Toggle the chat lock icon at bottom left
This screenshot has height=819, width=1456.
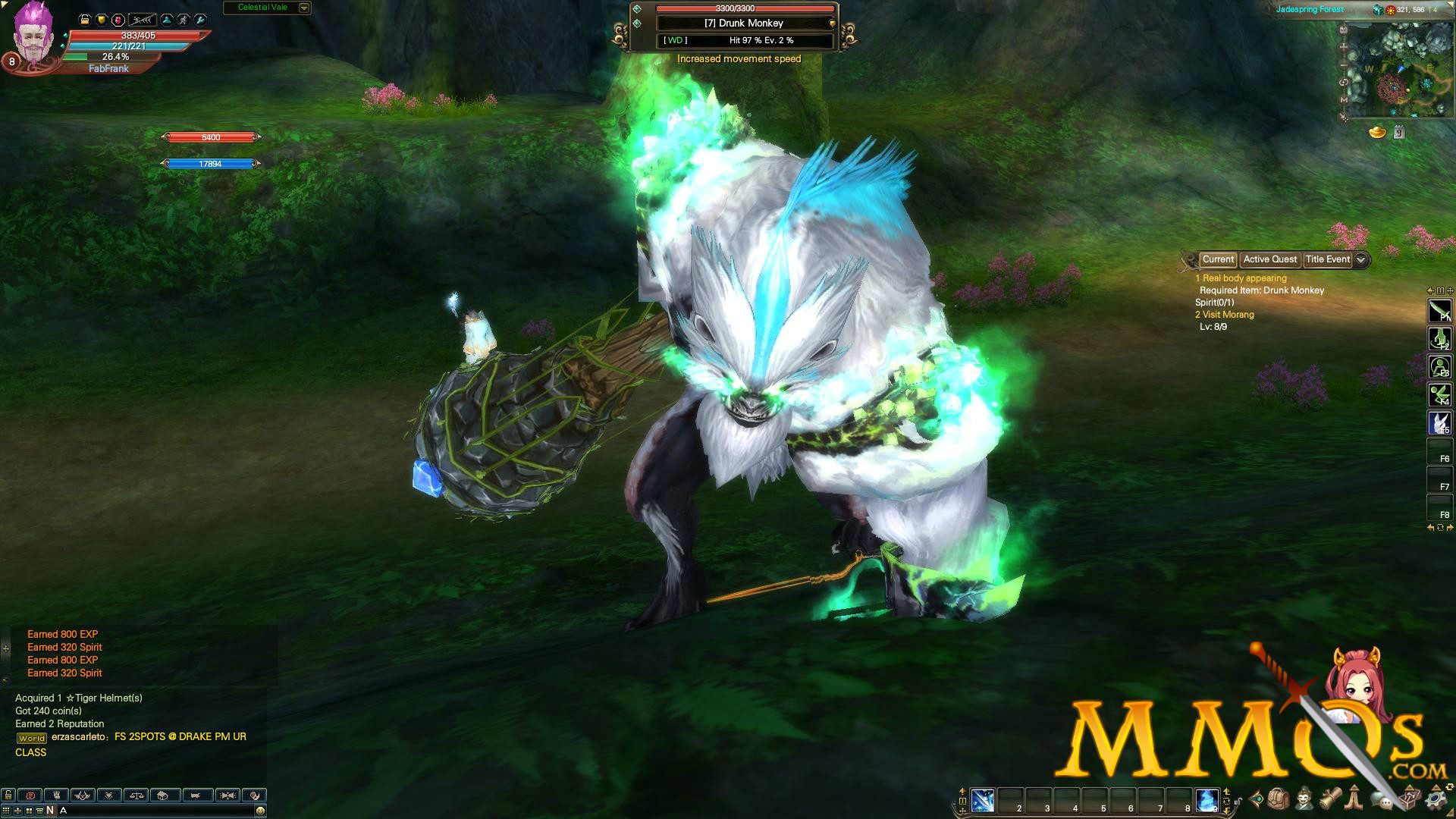(x=8, y=795)
